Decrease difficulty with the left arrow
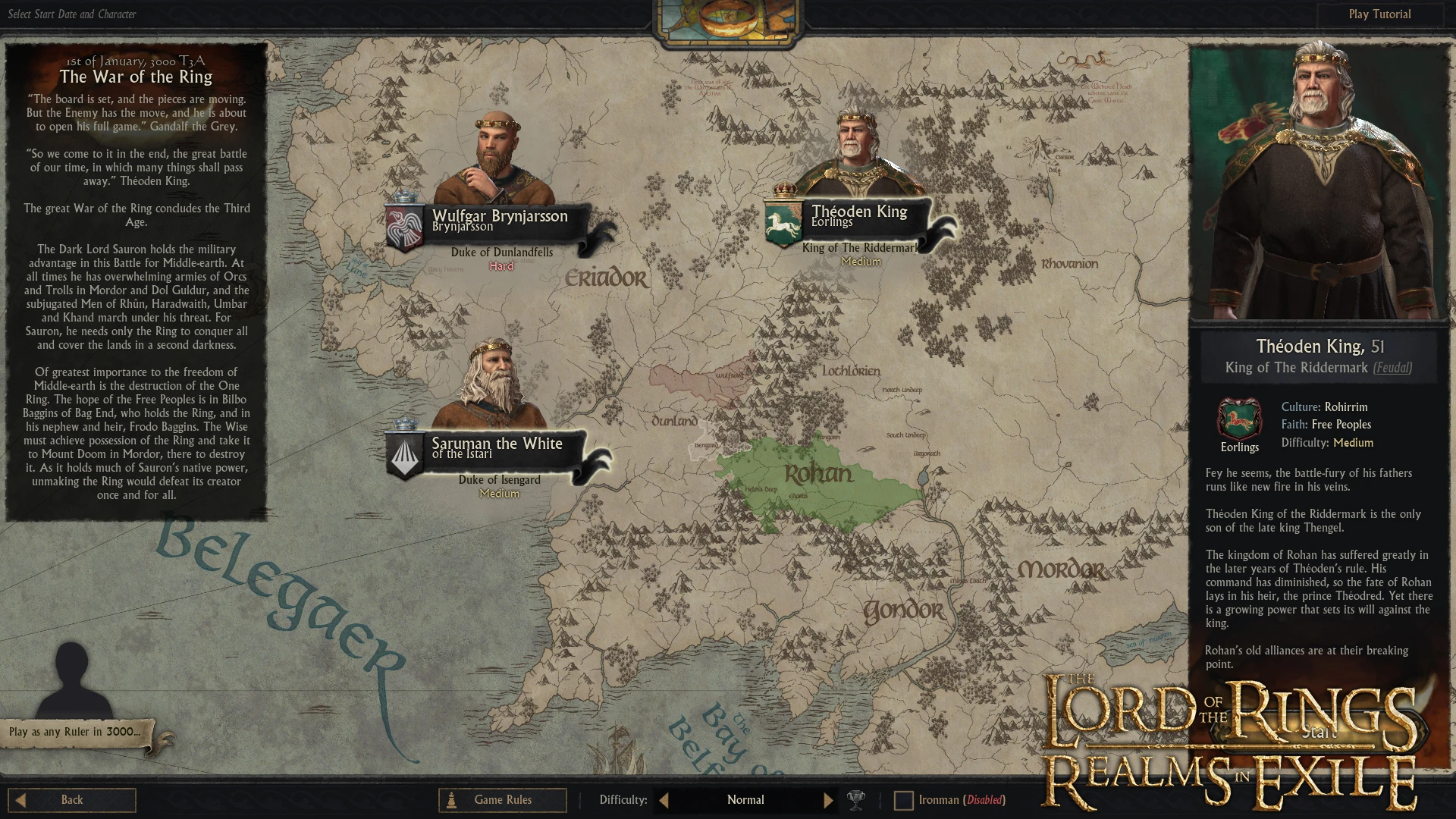This screenshot has width=1456, height=819. coord(663,799)
